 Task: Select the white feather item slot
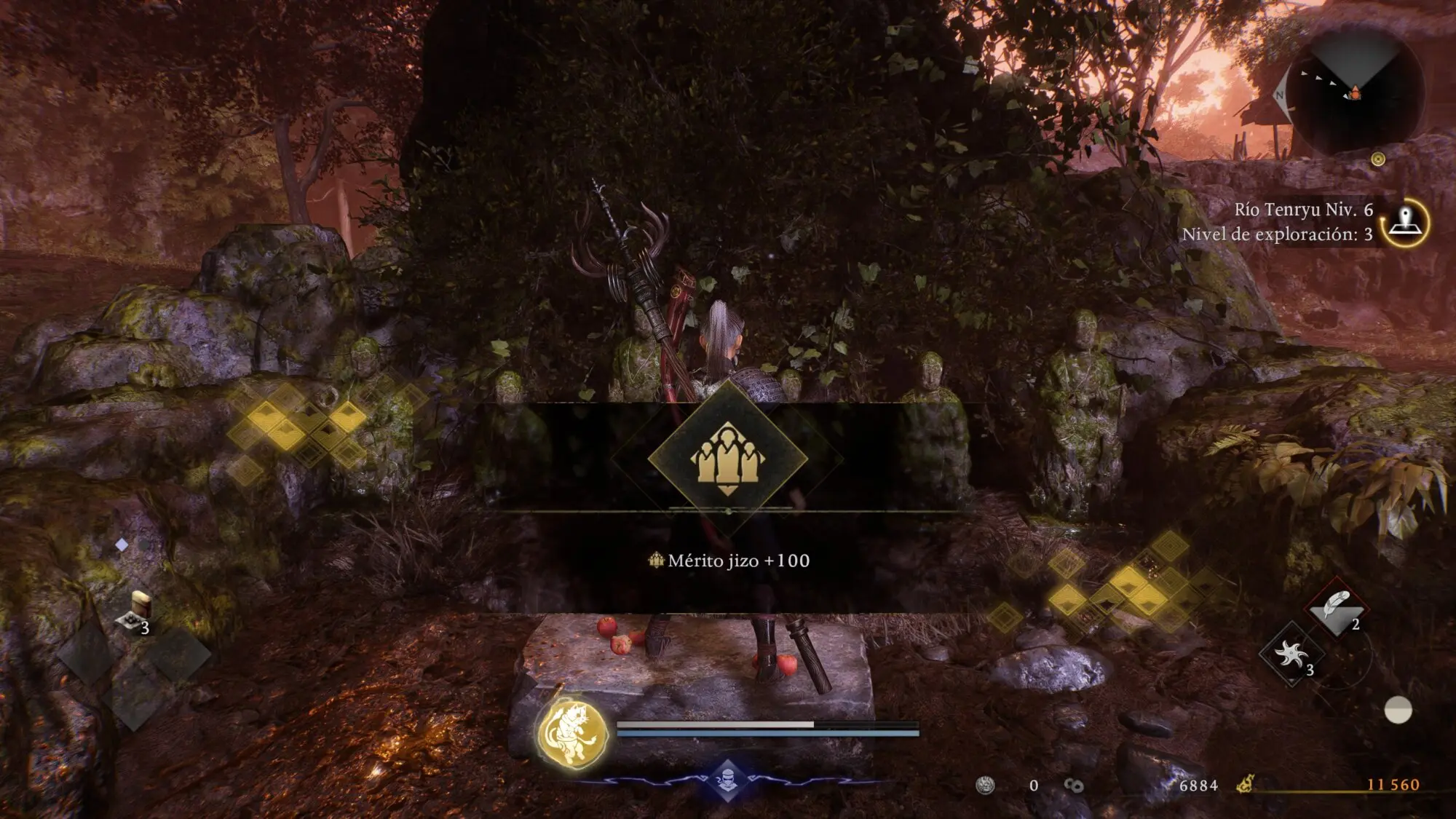(x=1336, y=608)
